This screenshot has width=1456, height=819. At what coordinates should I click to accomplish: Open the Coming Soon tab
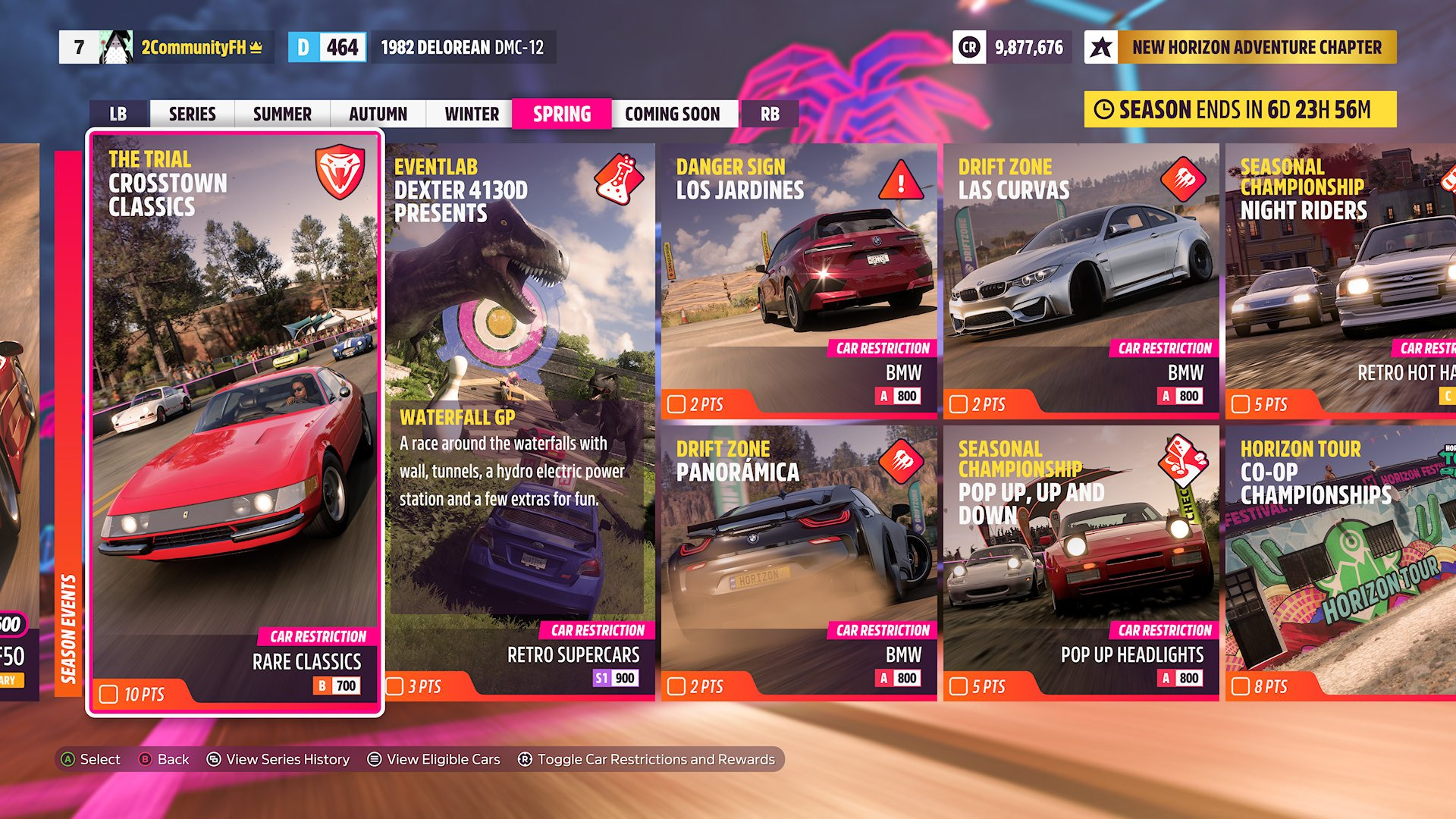(673, 114)
